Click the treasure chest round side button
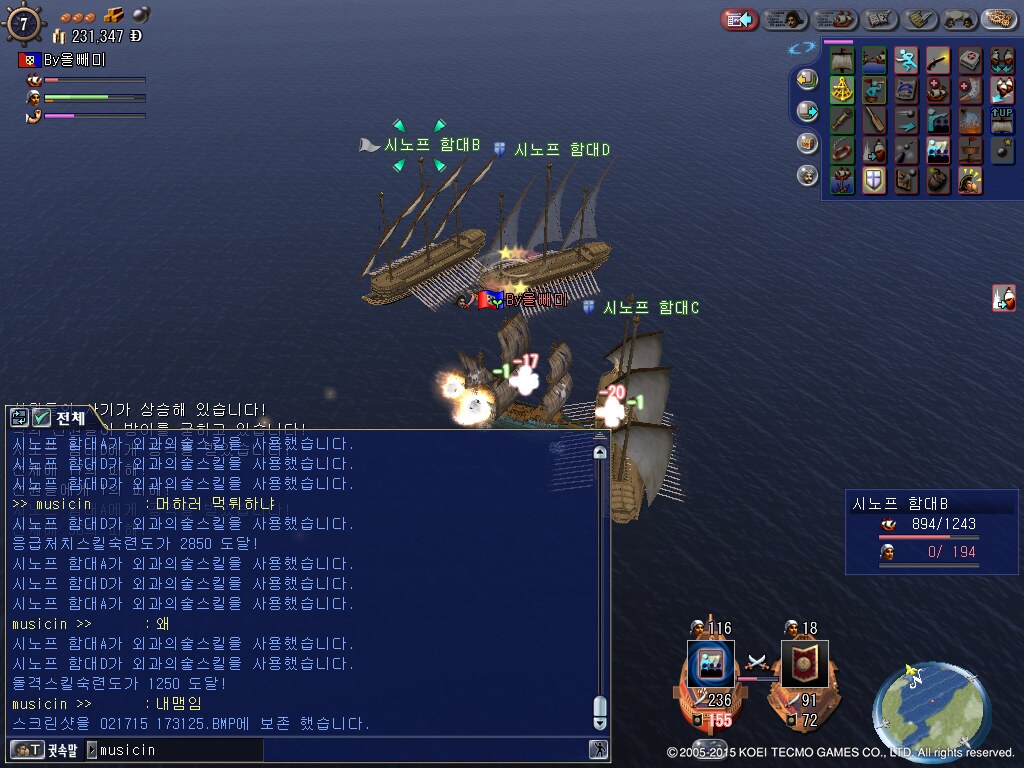1024x768 pixels. point(806,143)
